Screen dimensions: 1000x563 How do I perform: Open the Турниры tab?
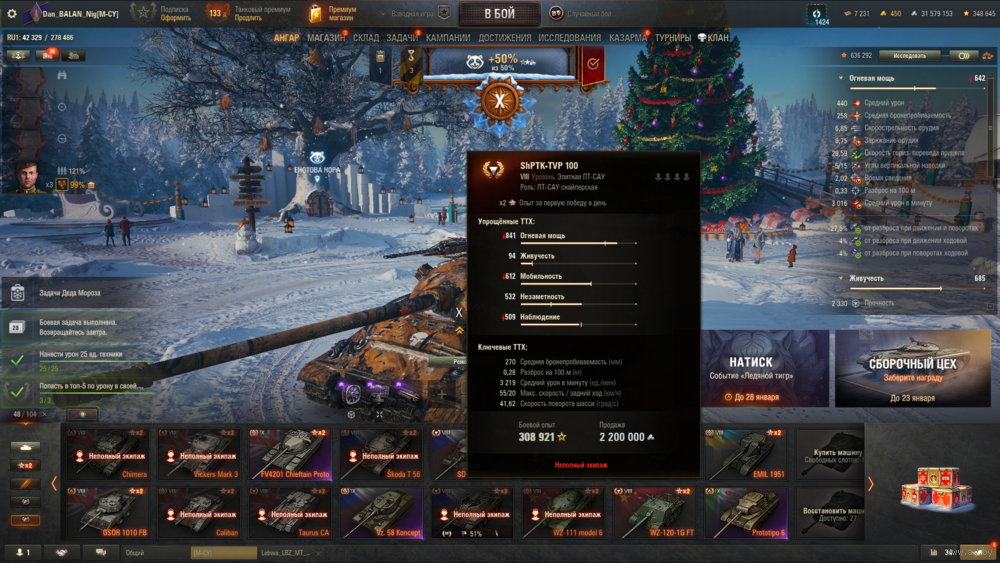(x=673, y=38)
